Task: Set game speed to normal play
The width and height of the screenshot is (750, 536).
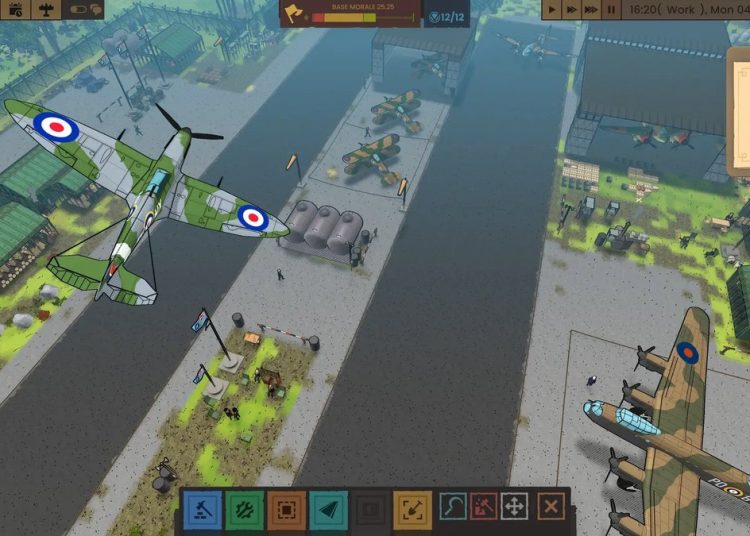Action: (551, 9)
